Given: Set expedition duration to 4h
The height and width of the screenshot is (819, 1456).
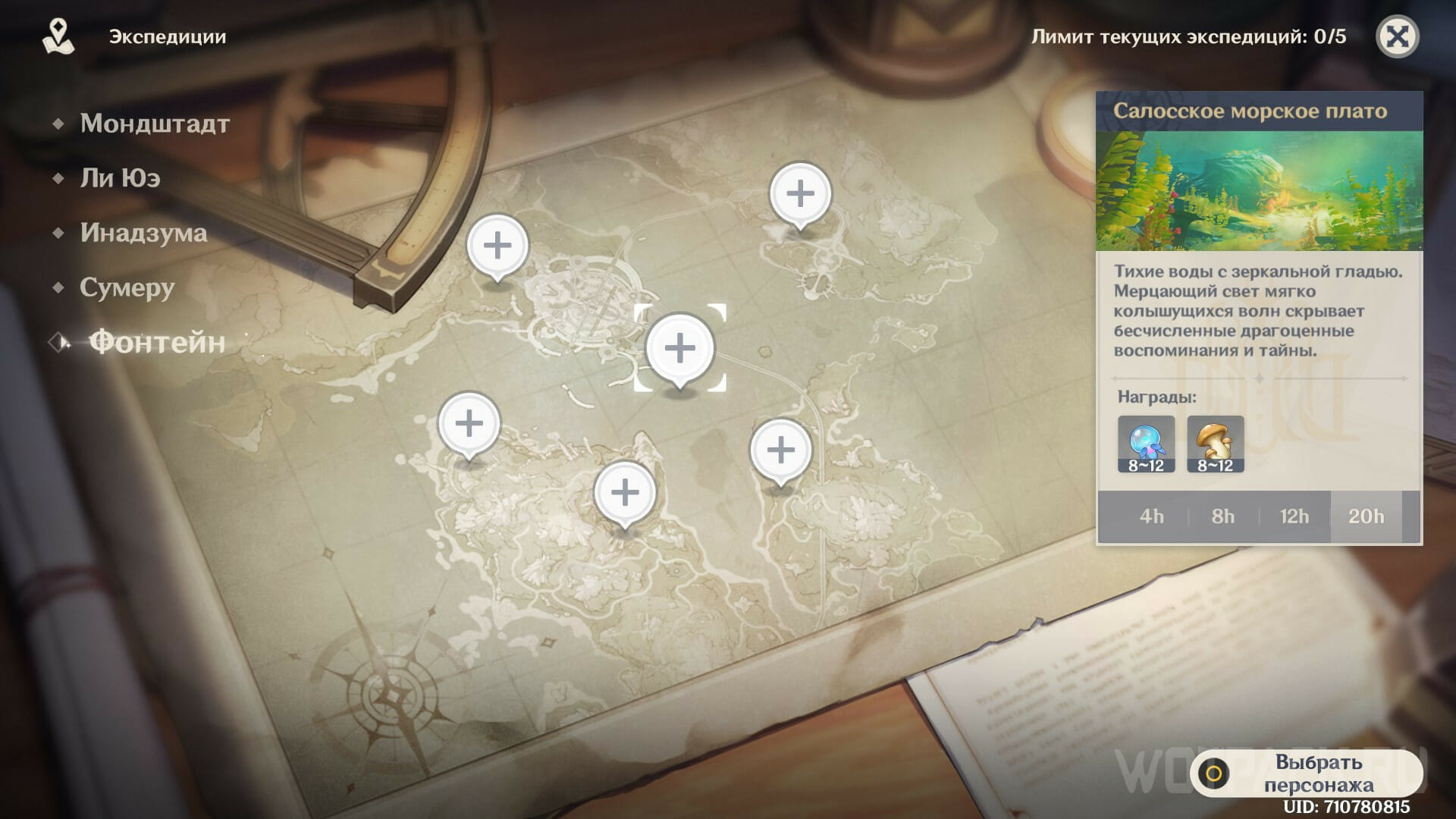Looking at the screenshot, I should coord(1151,516).
